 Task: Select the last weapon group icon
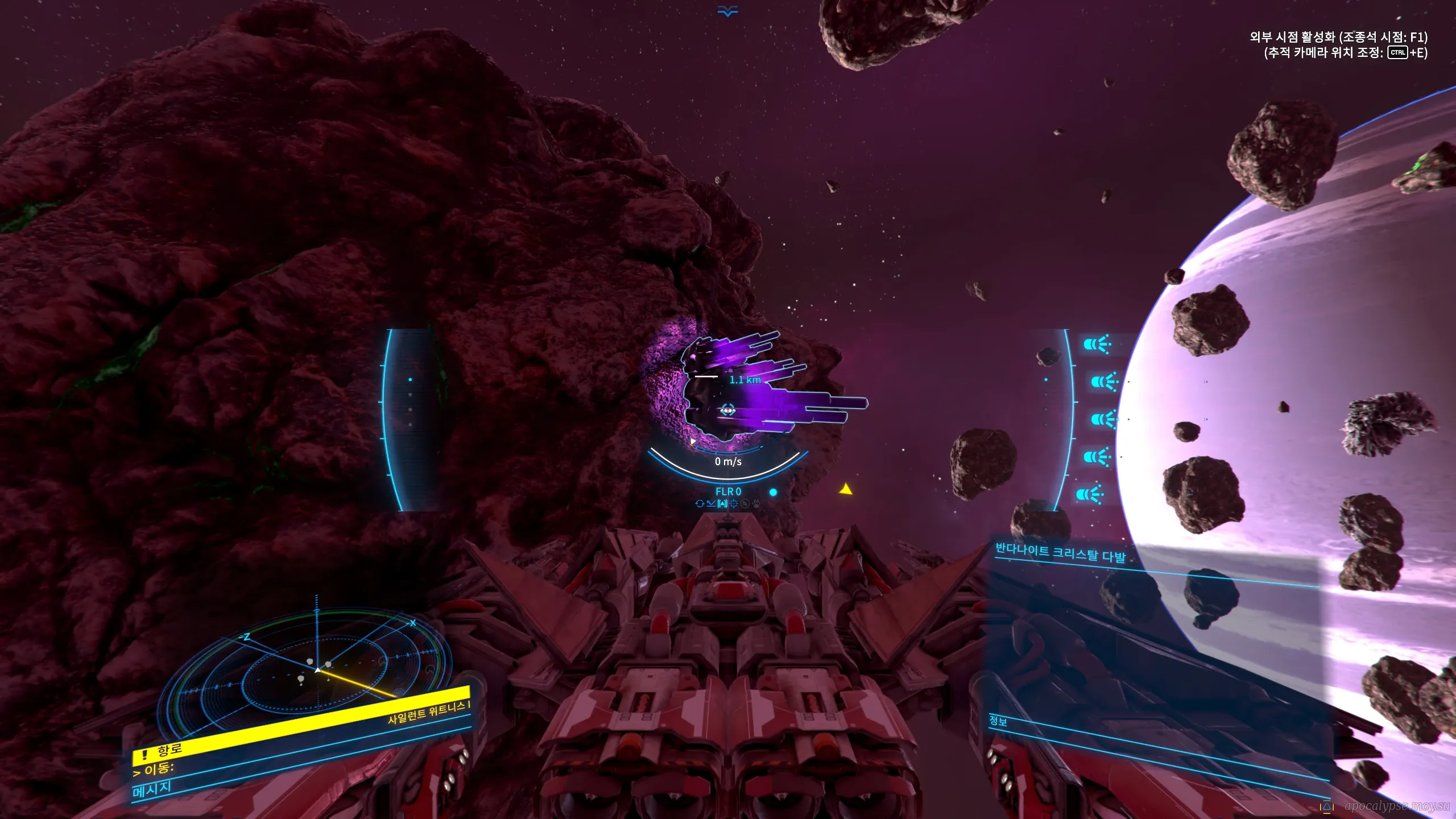click(1090, 494)
